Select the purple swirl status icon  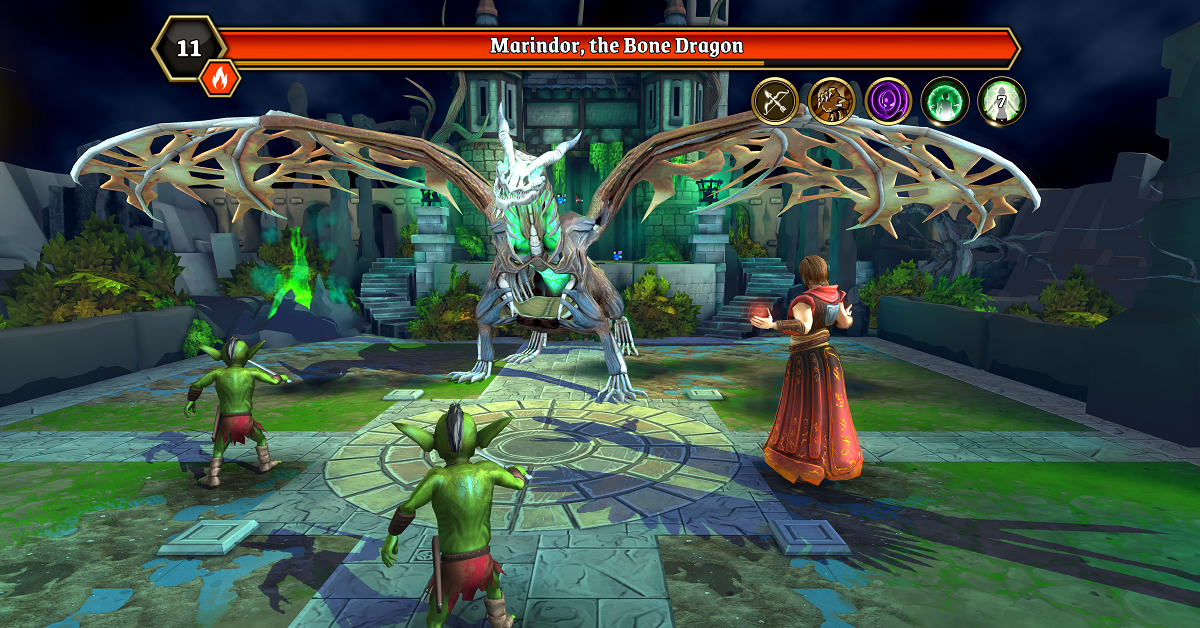pyautogui.click(x=888, y=101)
